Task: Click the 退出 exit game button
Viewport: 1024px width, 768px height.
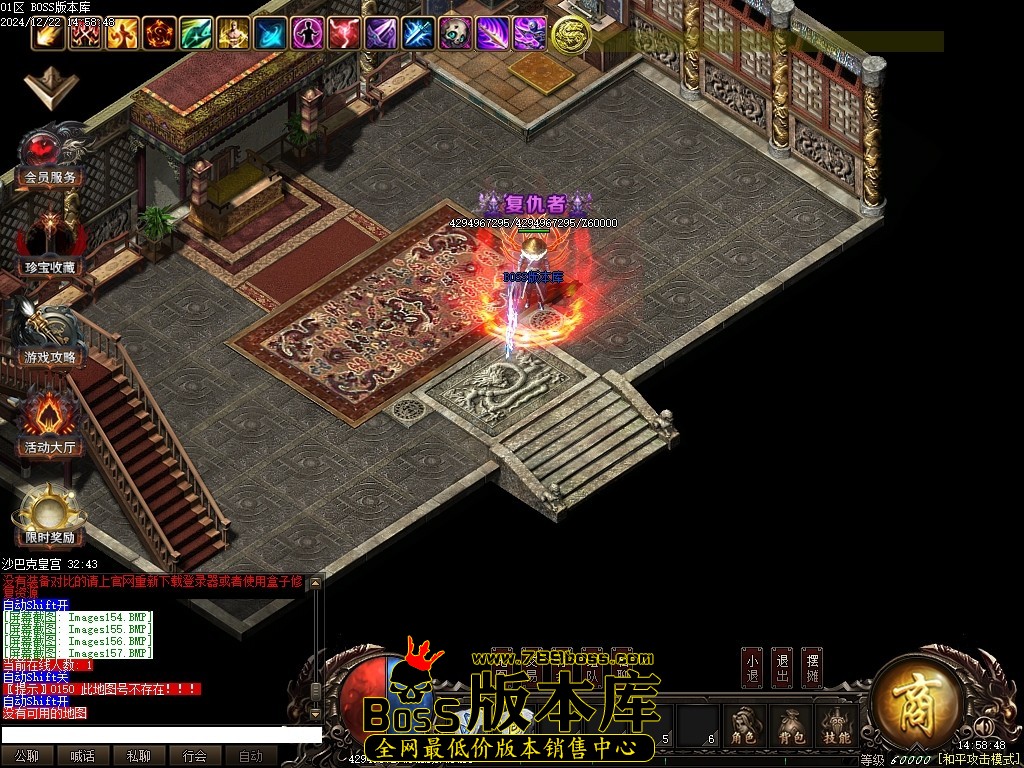Action: (782, 668)
